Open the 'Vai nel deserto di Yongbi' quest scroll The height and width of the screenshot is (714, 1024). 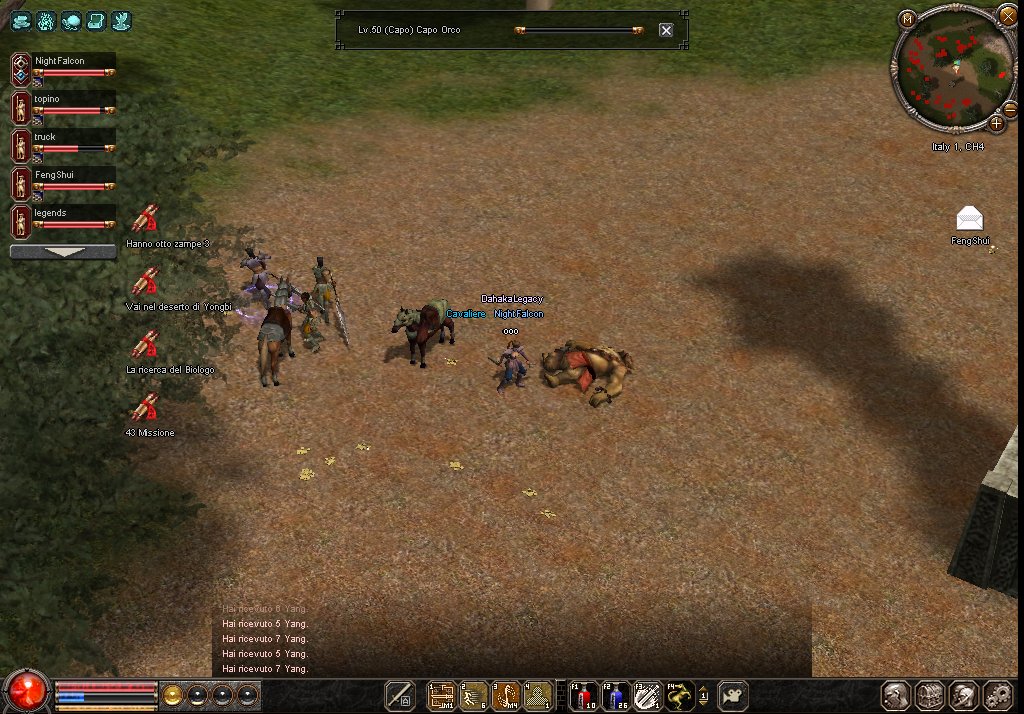[x=146, y=281]
